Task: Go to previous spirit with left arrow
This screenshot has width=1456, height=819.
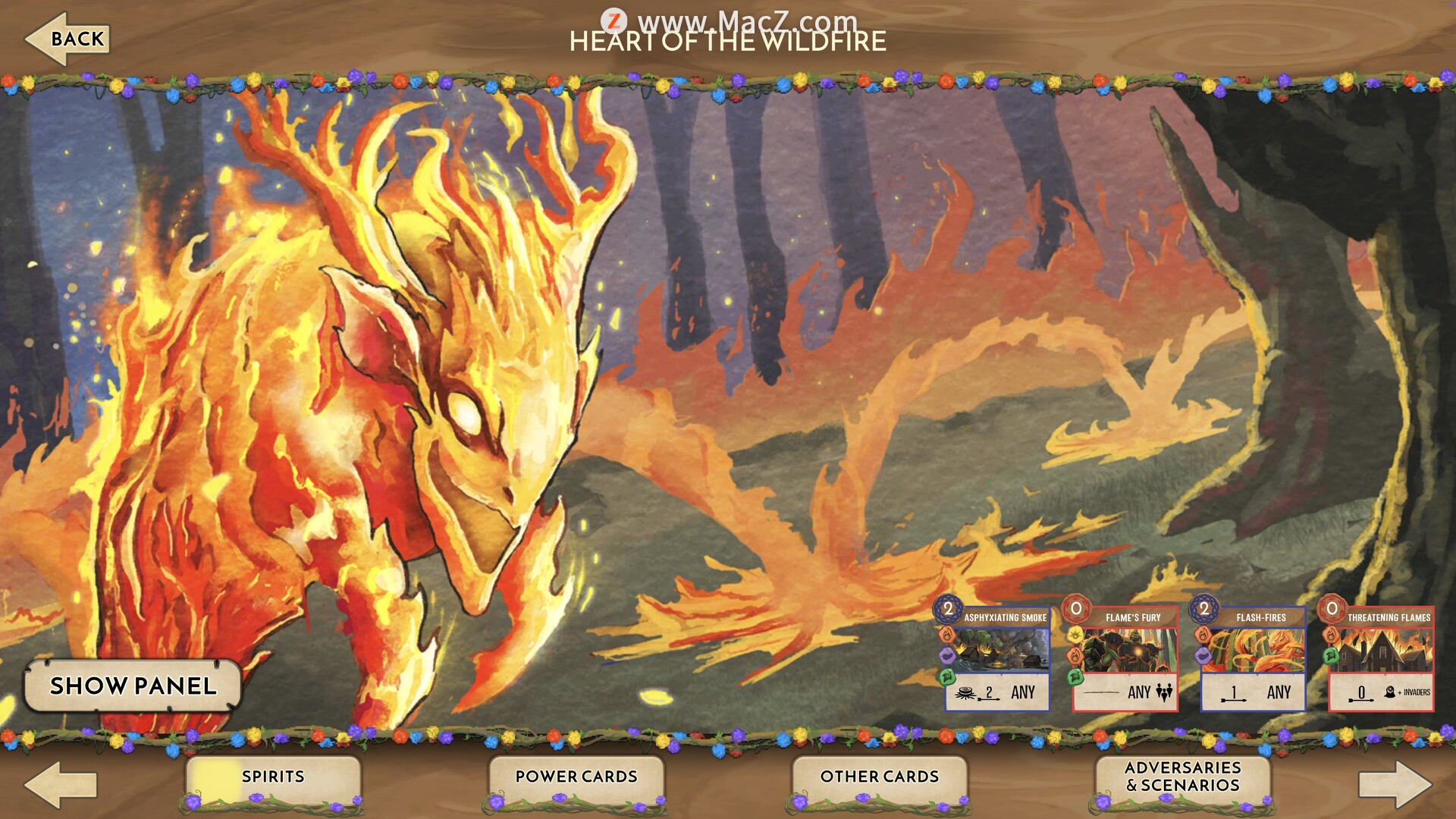Action: (x=61, y=784)
